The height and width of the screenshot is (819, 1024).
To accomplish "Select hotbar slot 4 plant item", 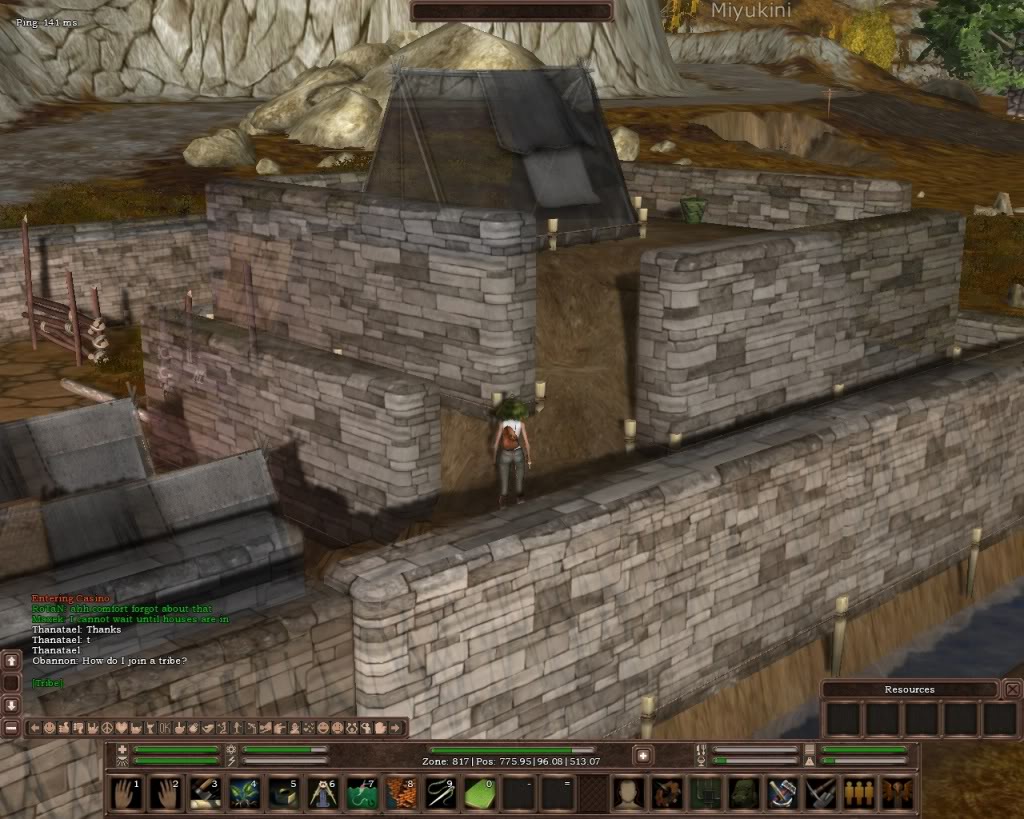I will (x=245, y=793).
